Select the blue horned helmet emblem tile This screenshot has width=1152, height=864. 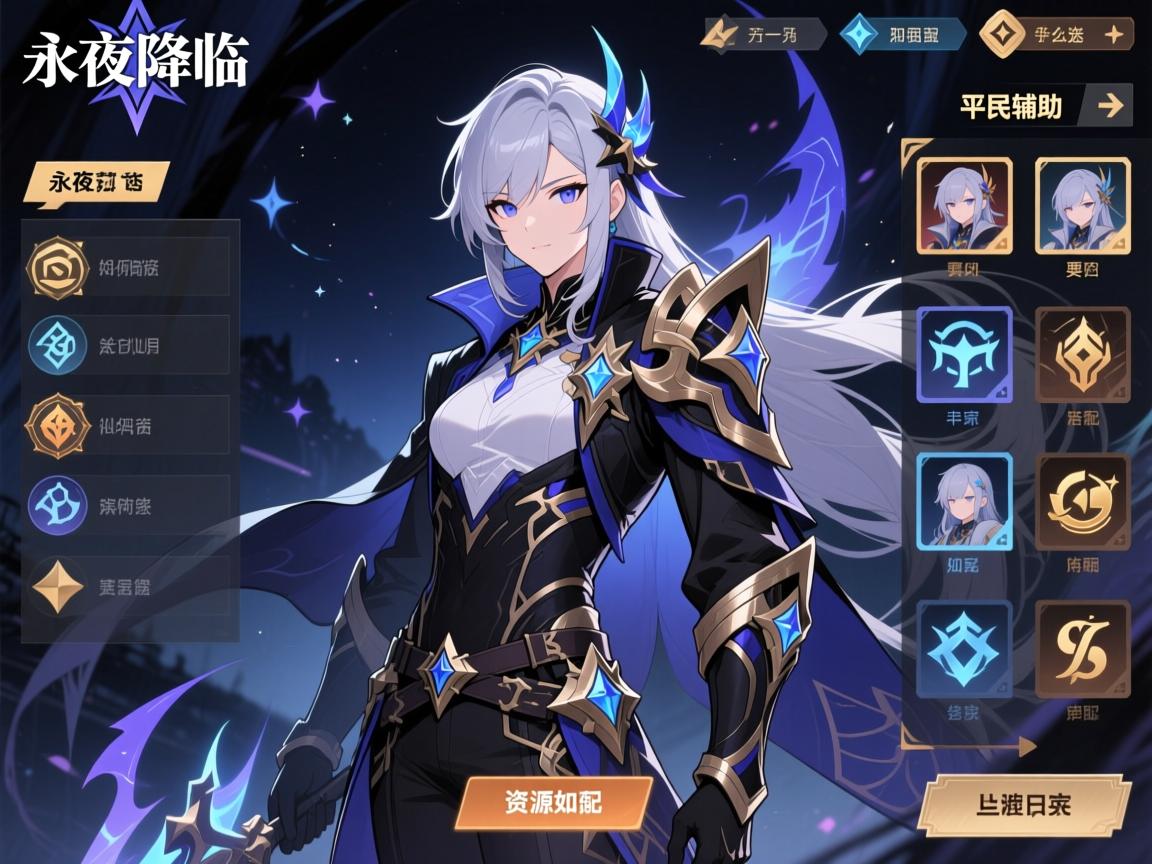964,355
